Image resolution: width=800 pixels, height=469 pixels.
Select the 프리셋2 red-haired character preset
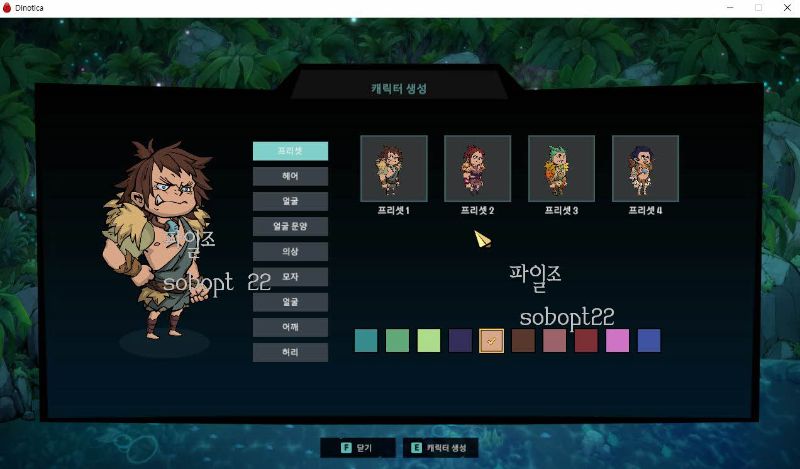click(478, 168)
